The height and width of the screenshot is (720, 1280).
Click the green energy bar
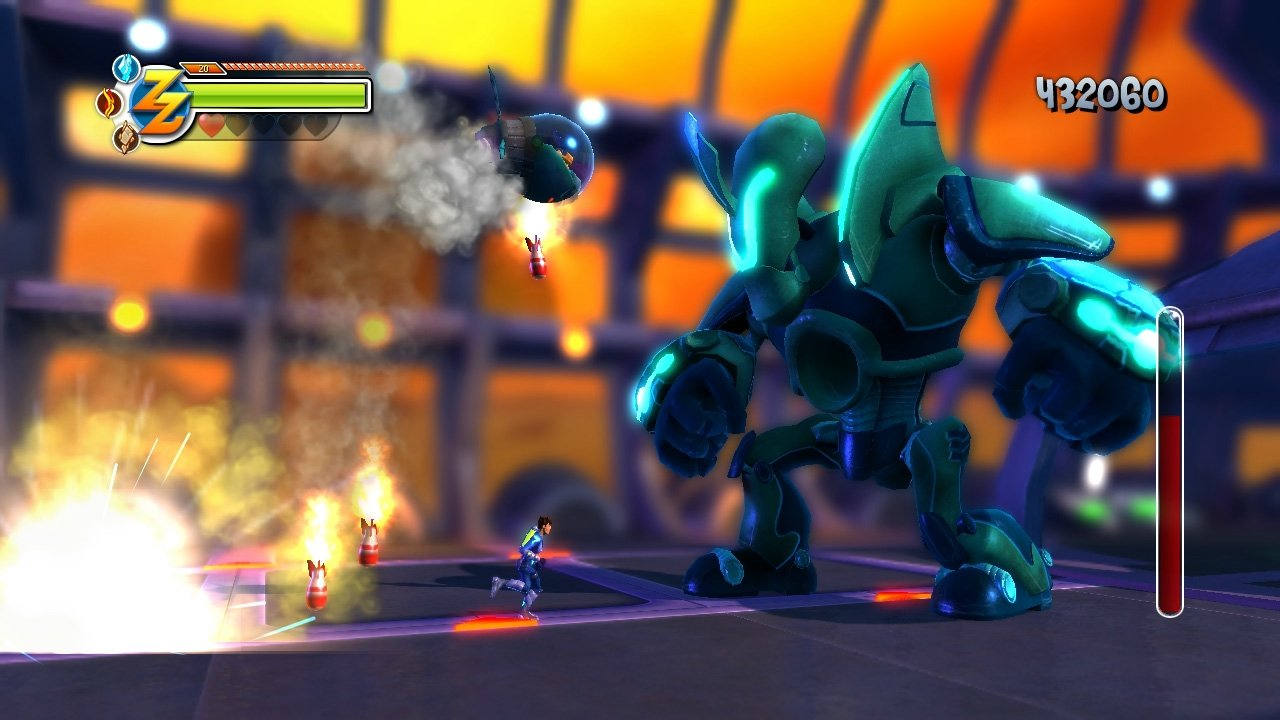tap(280, 96)
